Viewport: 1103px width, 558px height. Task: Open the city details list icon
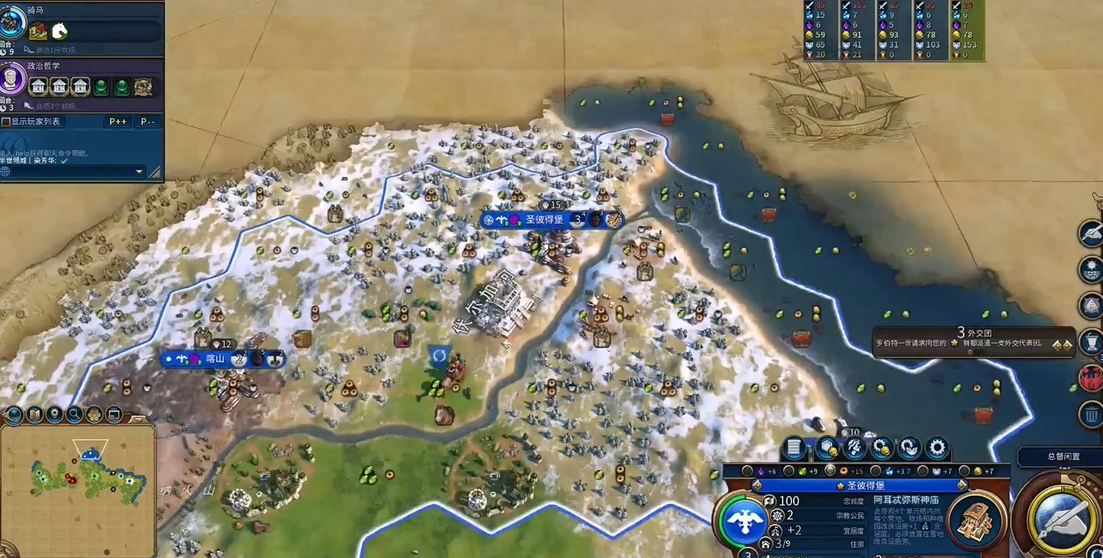(x=793, y=448)
